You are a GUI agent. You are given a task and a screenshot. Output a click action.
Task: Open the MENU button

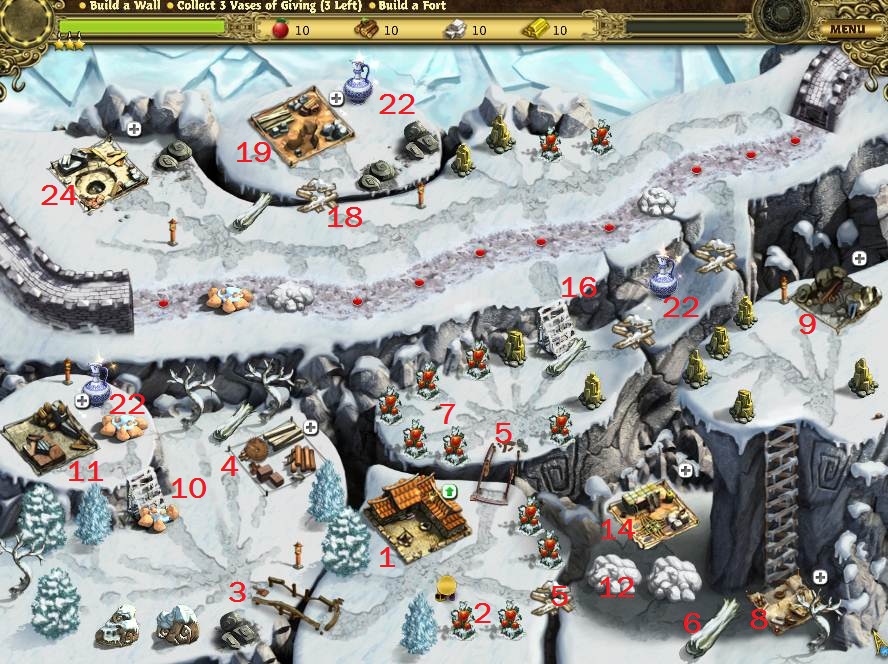[846, 29]
